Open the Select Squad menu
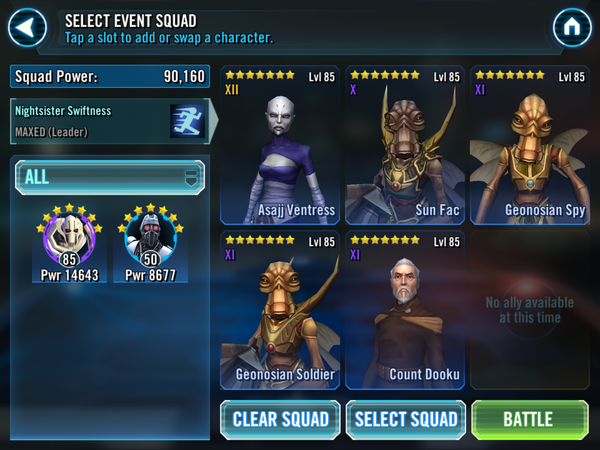This screenshot has width=600, height=450. pos(406,419)
